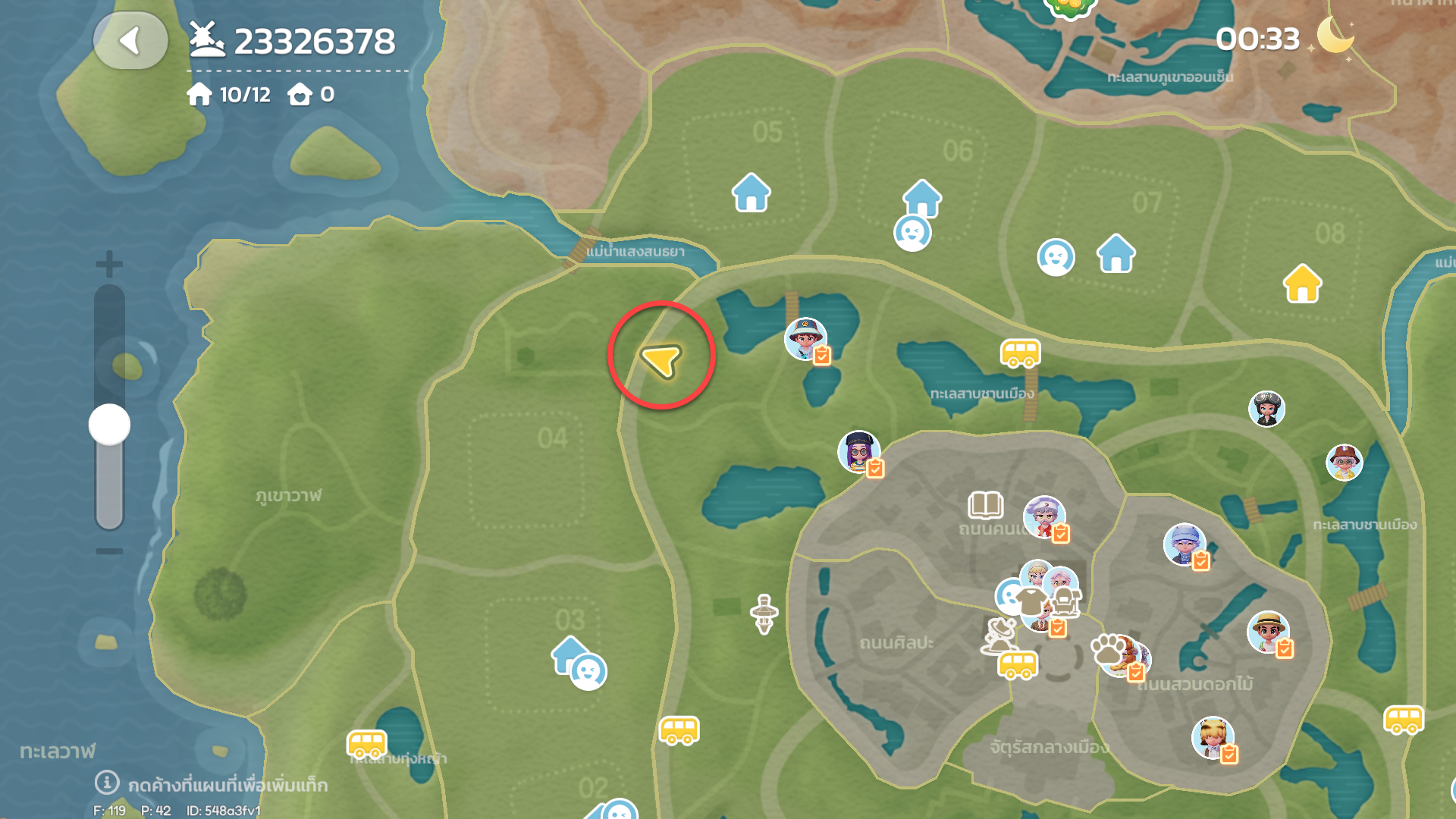Pick the blue-capped NPC marker by the pond
1456x819 pixels.
coord(805,338)
